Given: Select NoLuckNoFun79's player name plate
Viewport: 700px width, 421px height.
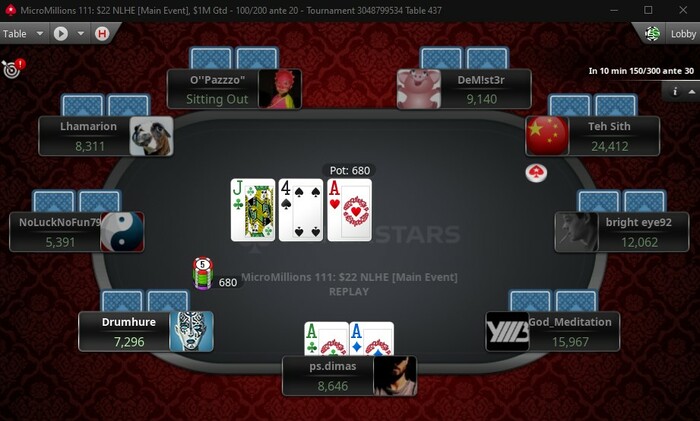Looking at the screenshot, I should point(58,232).
